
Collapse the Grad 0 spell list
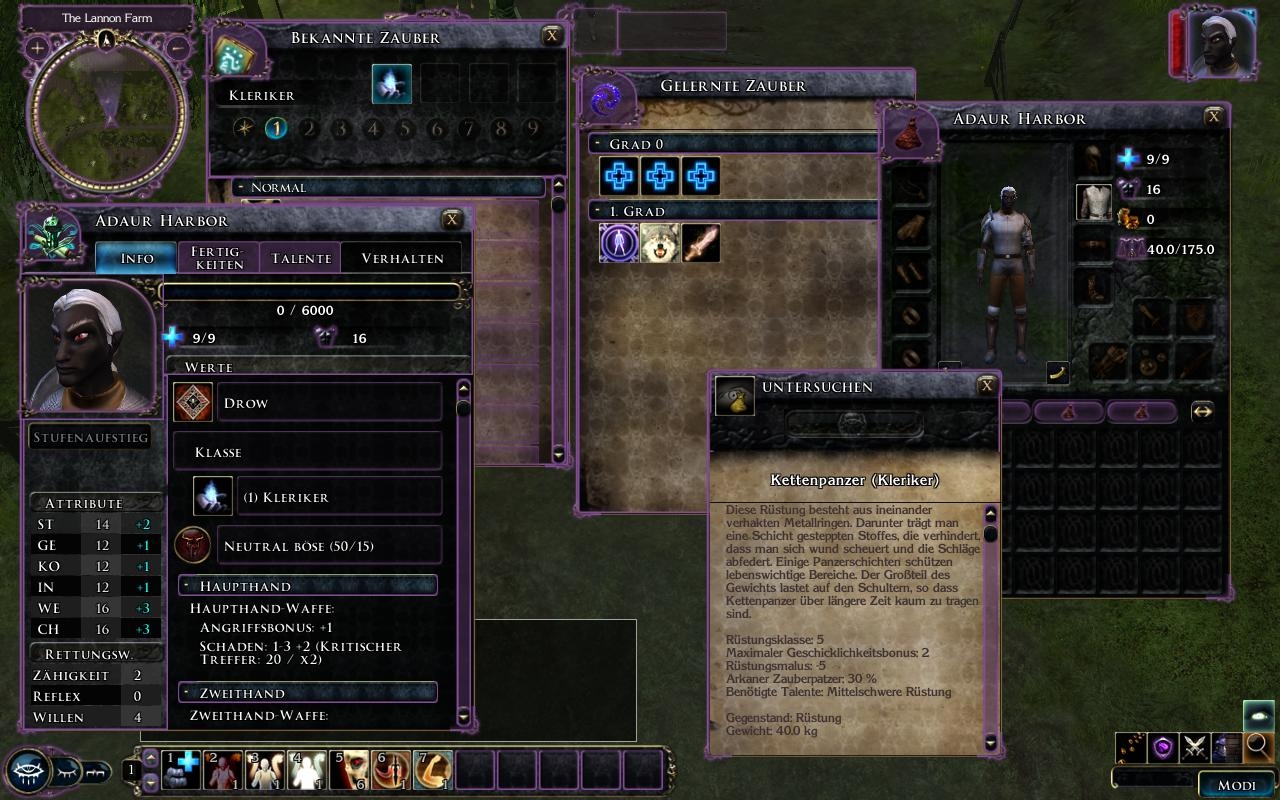point(597,144)
